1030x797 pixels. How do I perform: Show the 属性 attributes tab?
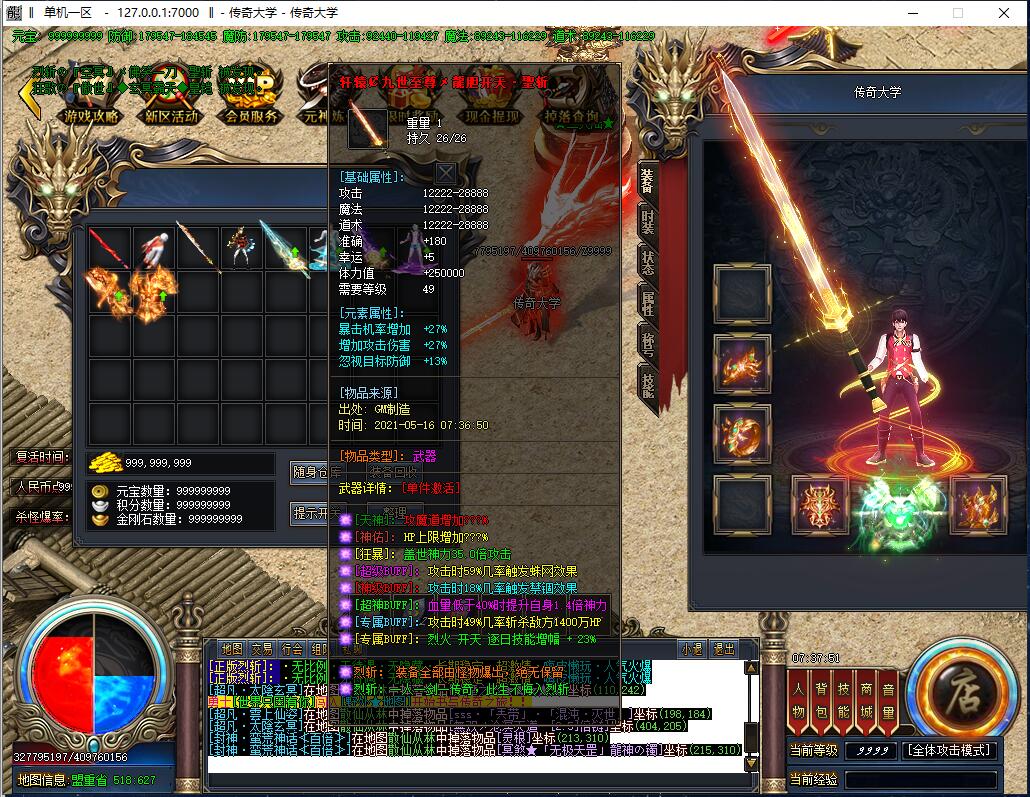(647, 303)
